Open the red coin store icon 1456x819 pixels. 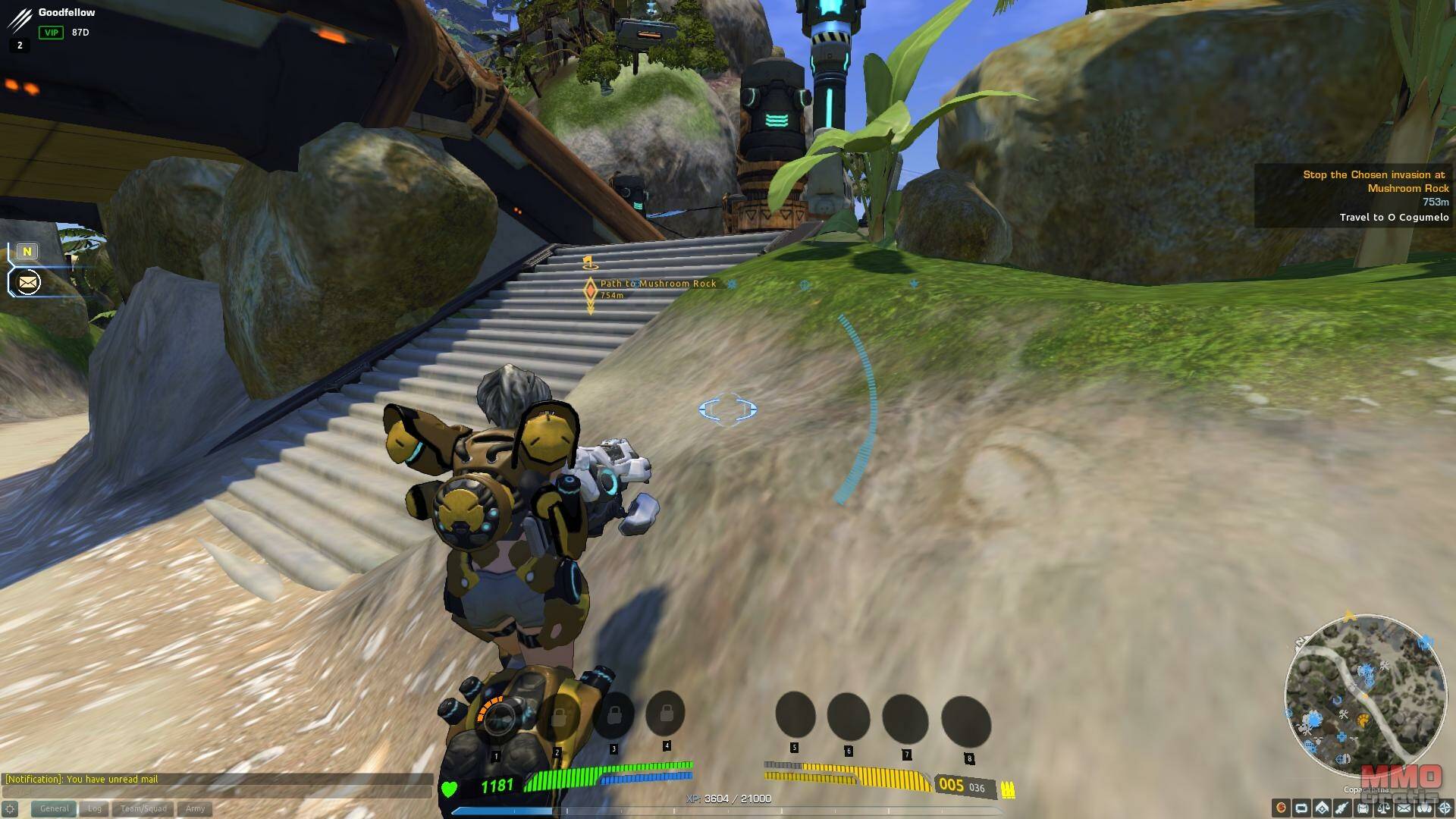coord(1282,808)
